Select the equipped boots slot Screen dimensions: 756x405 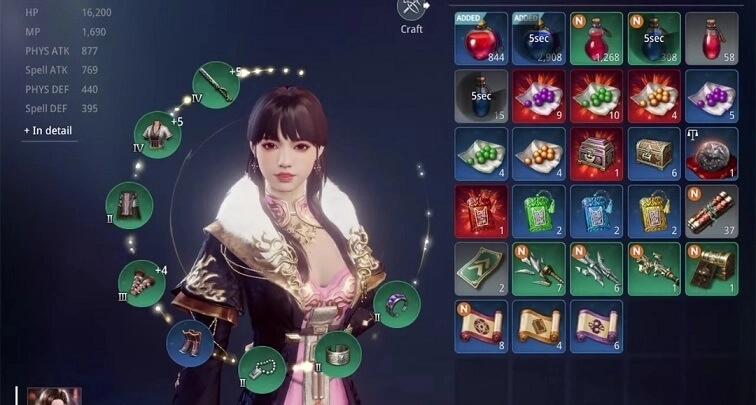tap(189, 343)
